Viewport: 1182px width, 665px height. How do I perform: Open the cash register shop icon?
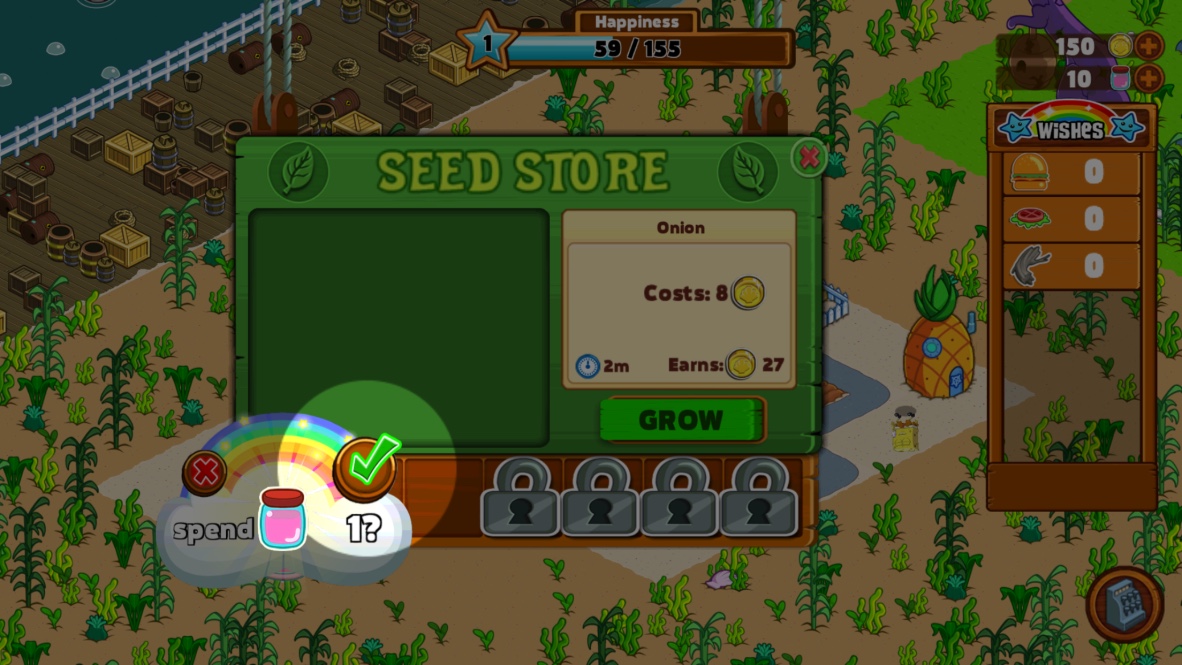[x=1124, y=604]
